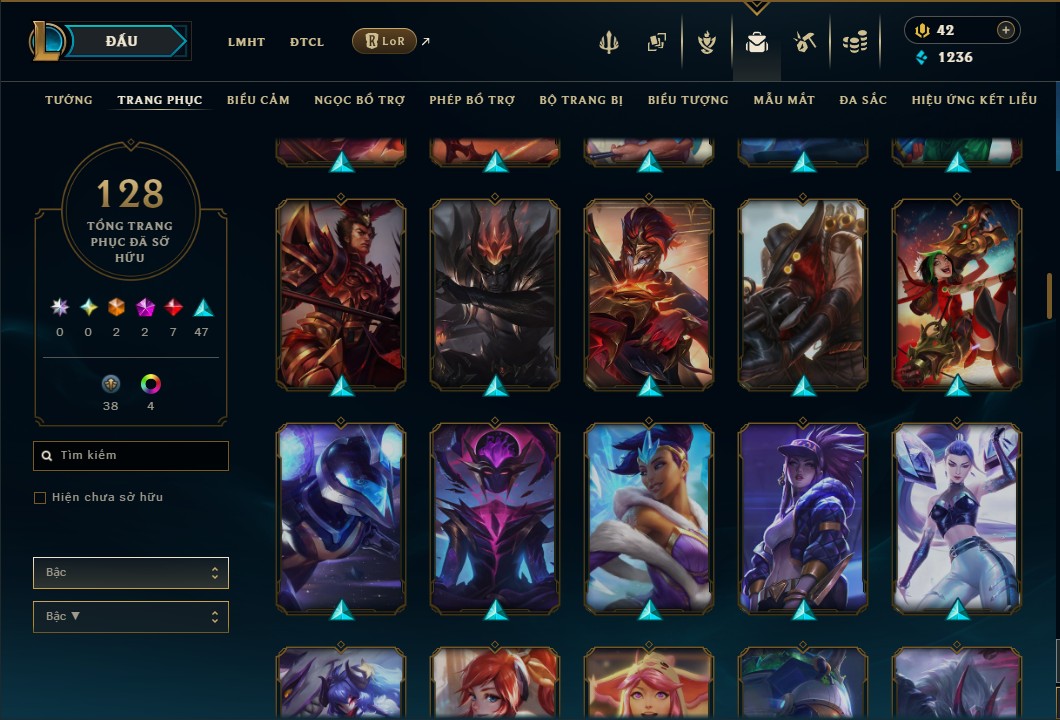Select the black cowboy hat gunslinger skin
1060x720 pixels.
coord(803,294)
